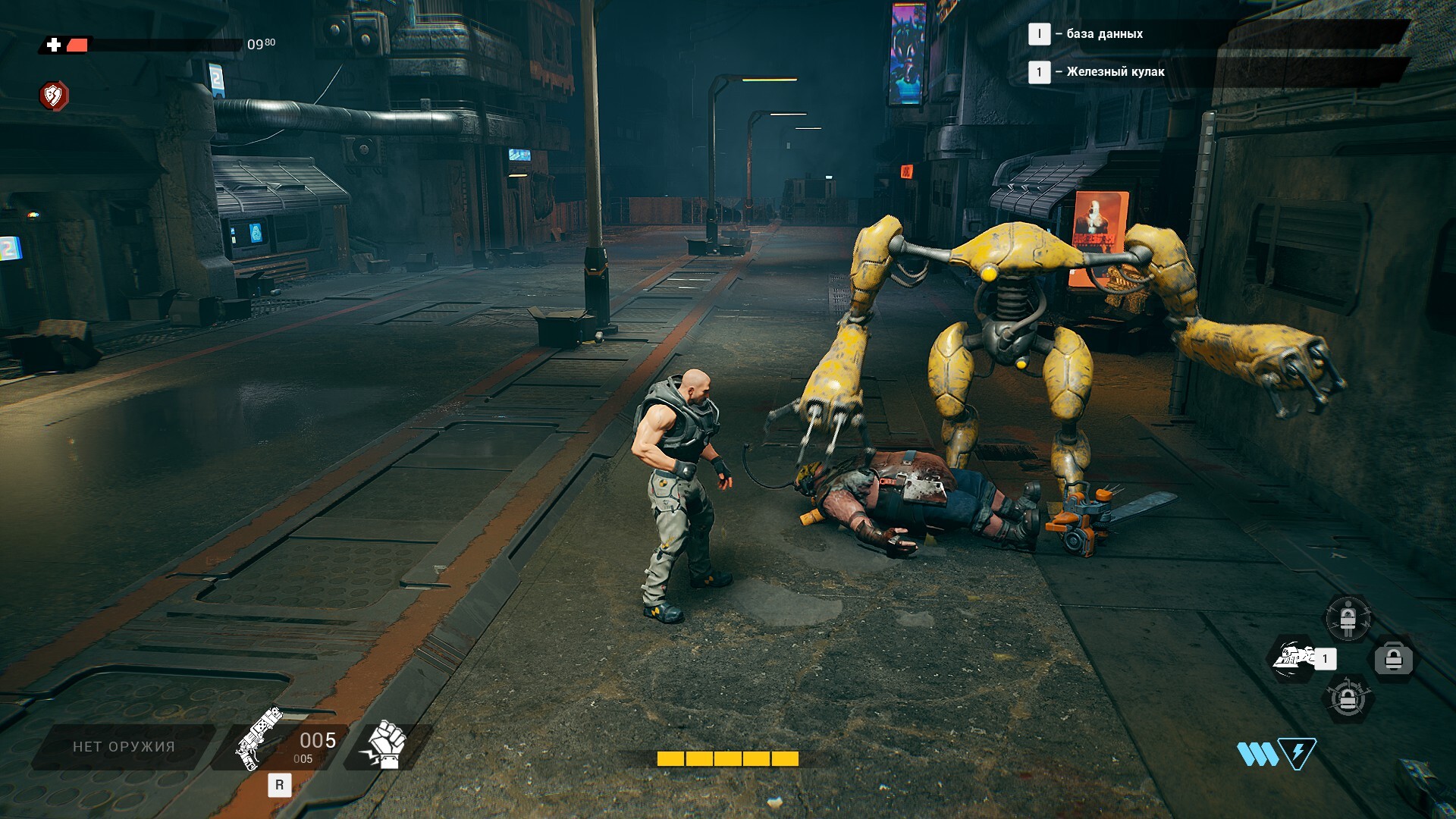
Task: Click the locked briefcase ability slot
Action: 1394,658
